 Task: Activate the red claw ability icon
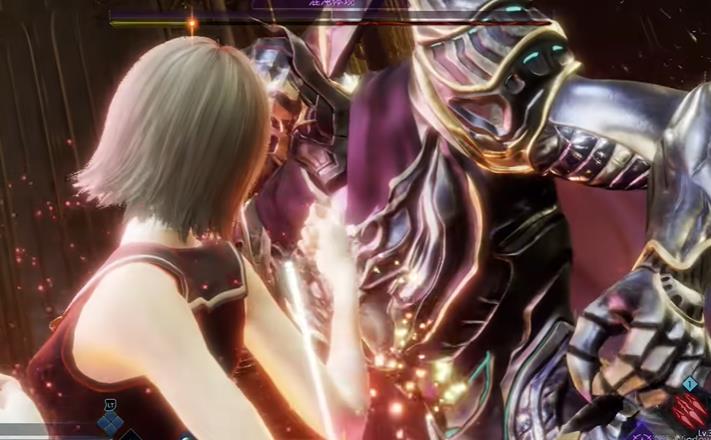690,410
